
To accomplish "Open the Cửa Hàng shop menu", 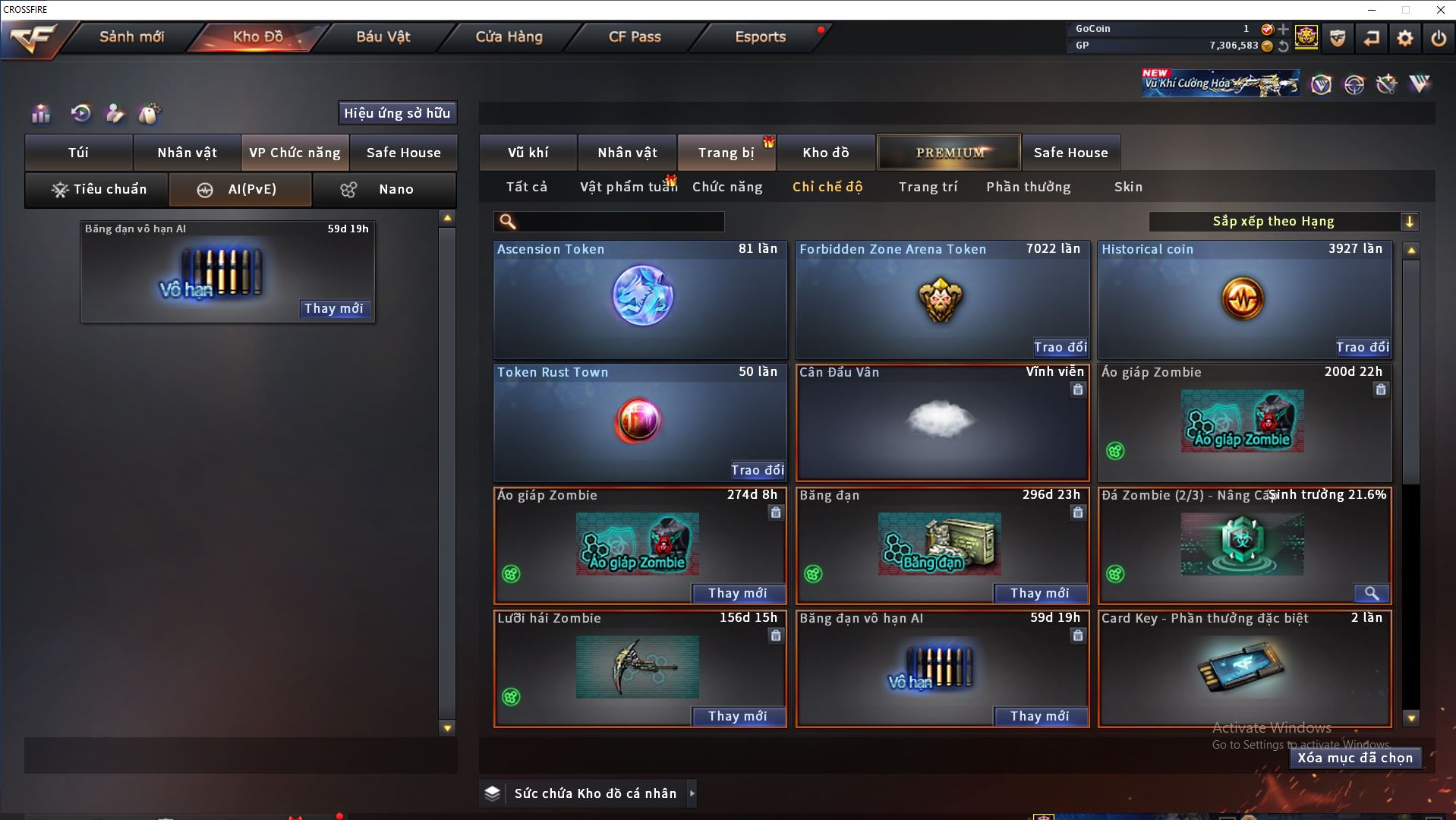I will coord(509,37).
